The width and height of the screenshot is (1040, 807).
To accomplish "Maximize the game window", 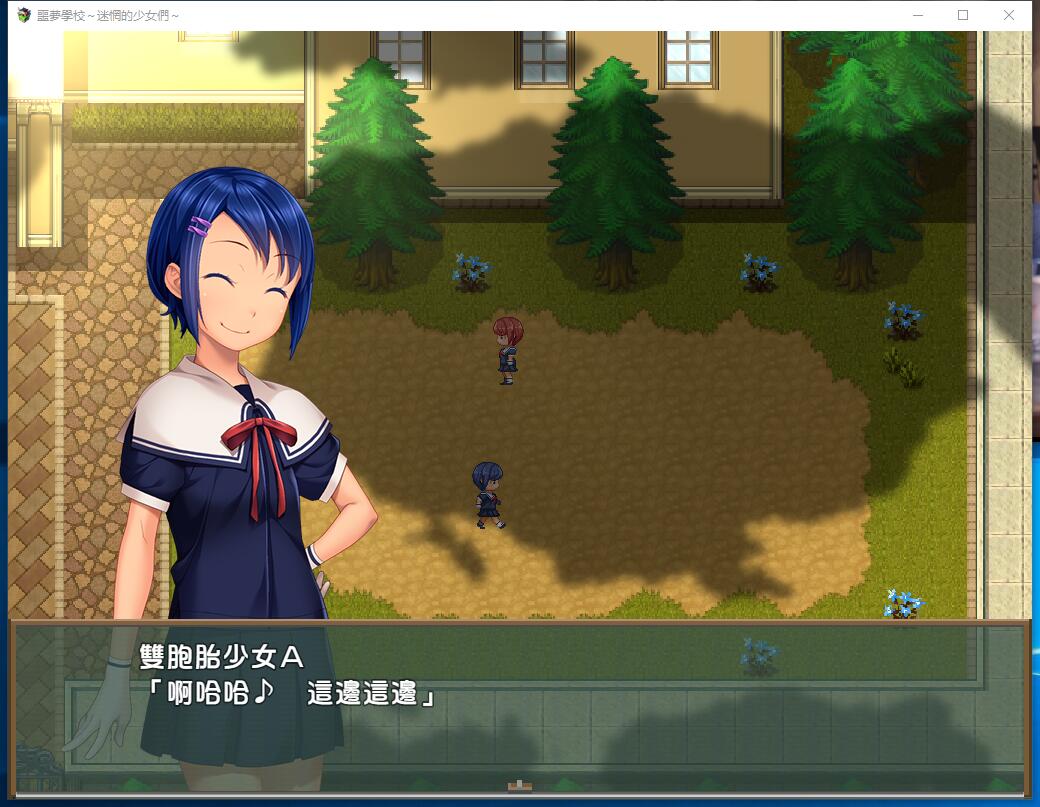I will [963, 15].
